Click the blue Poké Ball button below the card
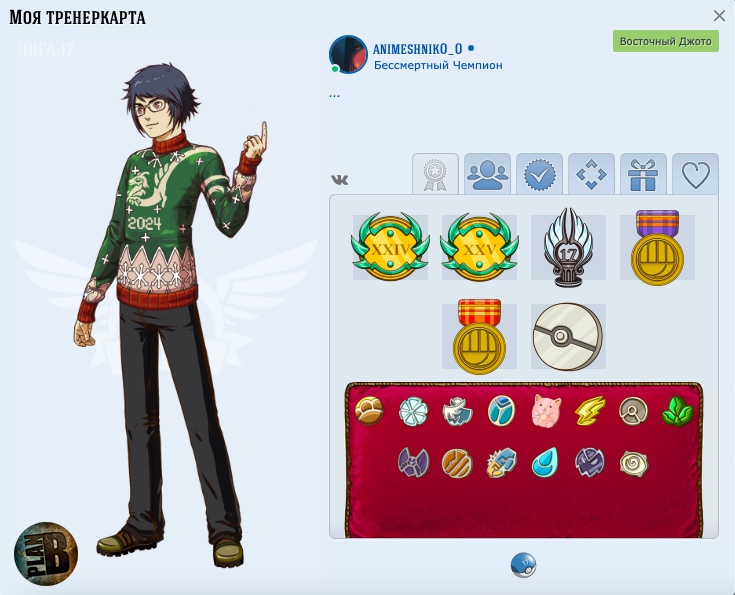Image resolution: width=735 pixels, height=595 pixels. point(523,565)
